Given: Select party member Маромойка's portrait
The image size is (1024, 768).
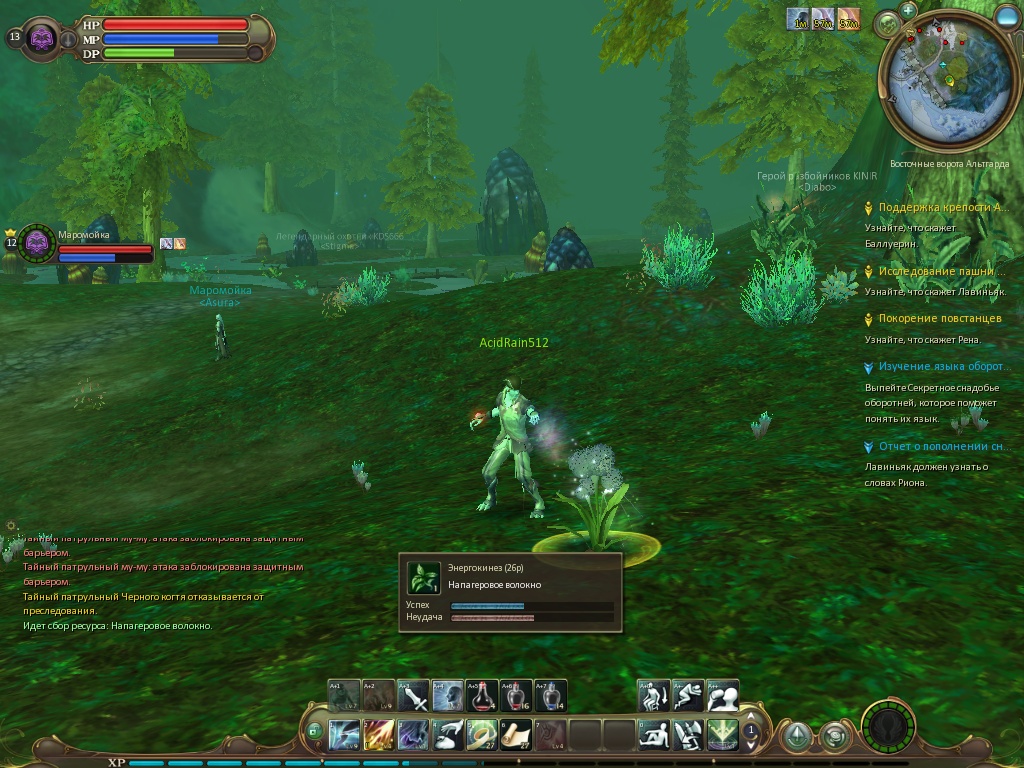Looking at the screenshot, I should (x=37, y=242).
